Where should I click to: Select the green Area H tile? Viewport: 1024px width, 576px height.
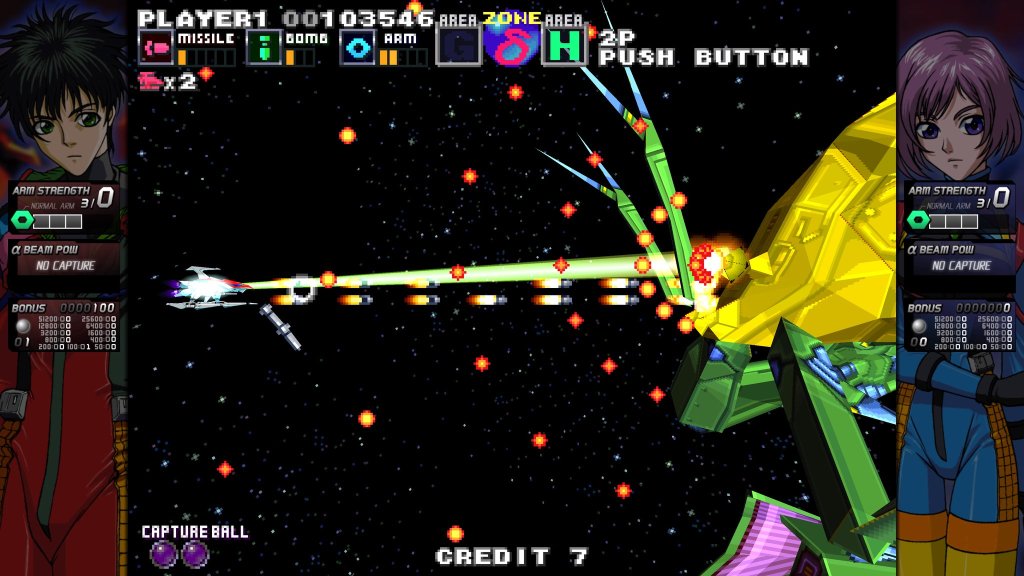(564, 47)
